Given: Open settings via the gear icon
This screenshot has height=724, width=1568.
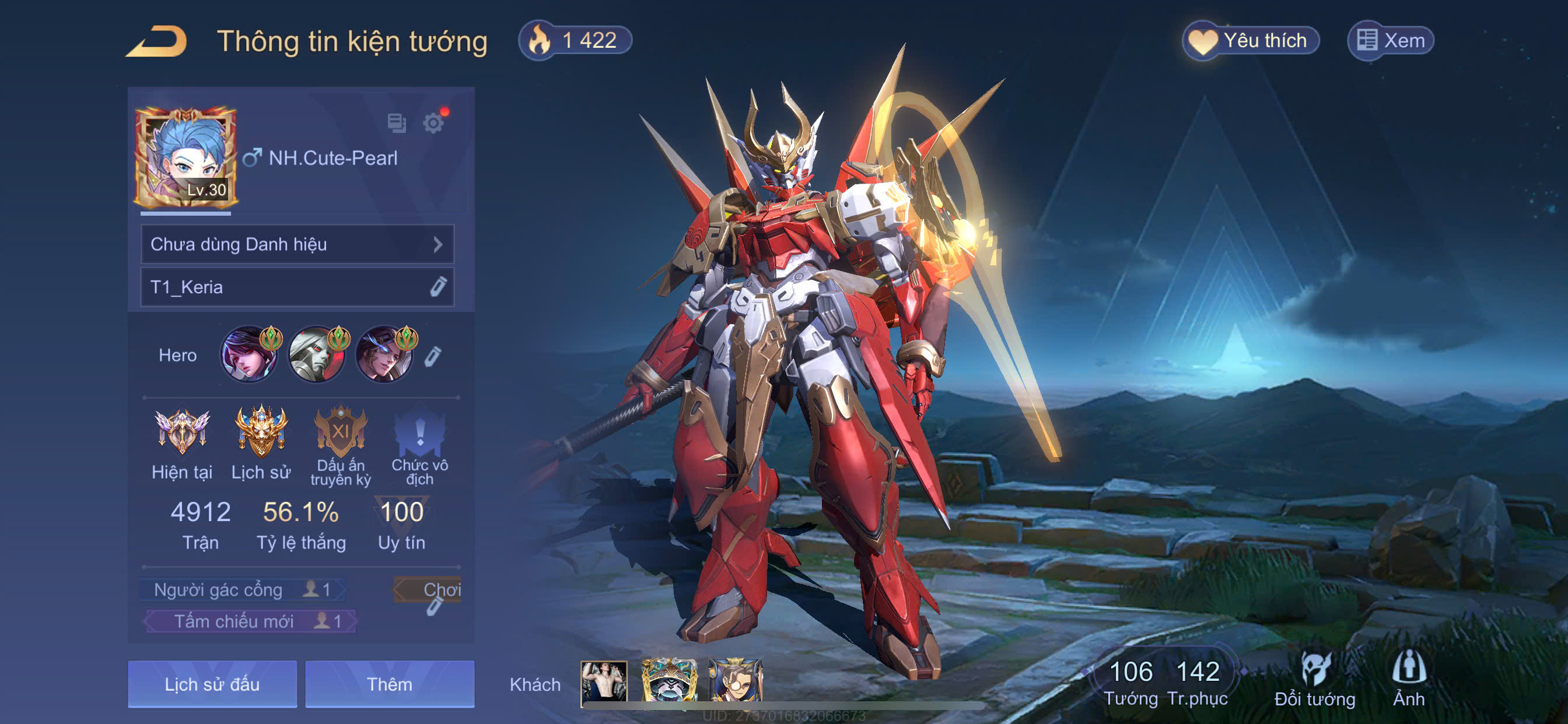Looking at the screenshot, I should [x=433, y=124].
